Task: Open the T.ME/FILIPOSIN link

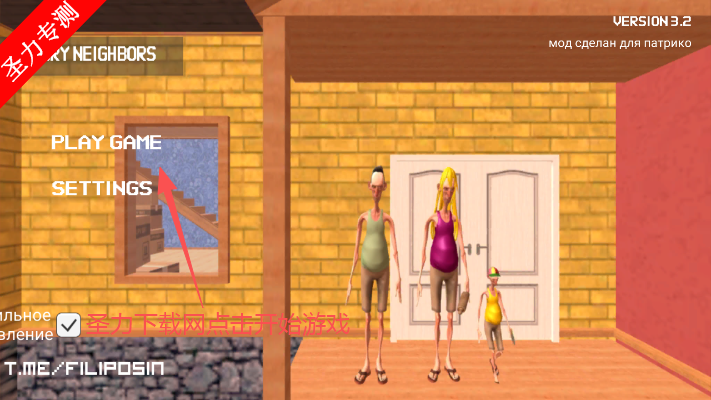Action: pyautogui.click(x=84, y=369)
